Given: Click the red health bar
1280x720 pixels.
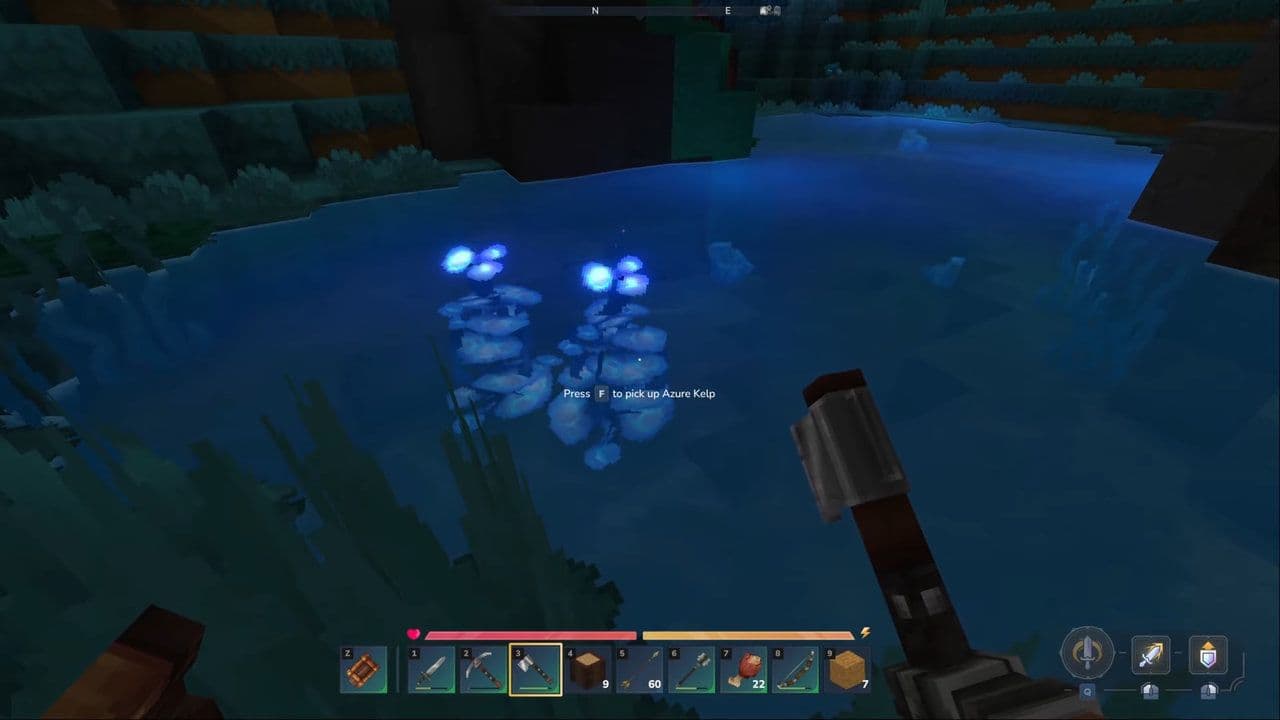Looking at the screenshot, I should [530, 636].
